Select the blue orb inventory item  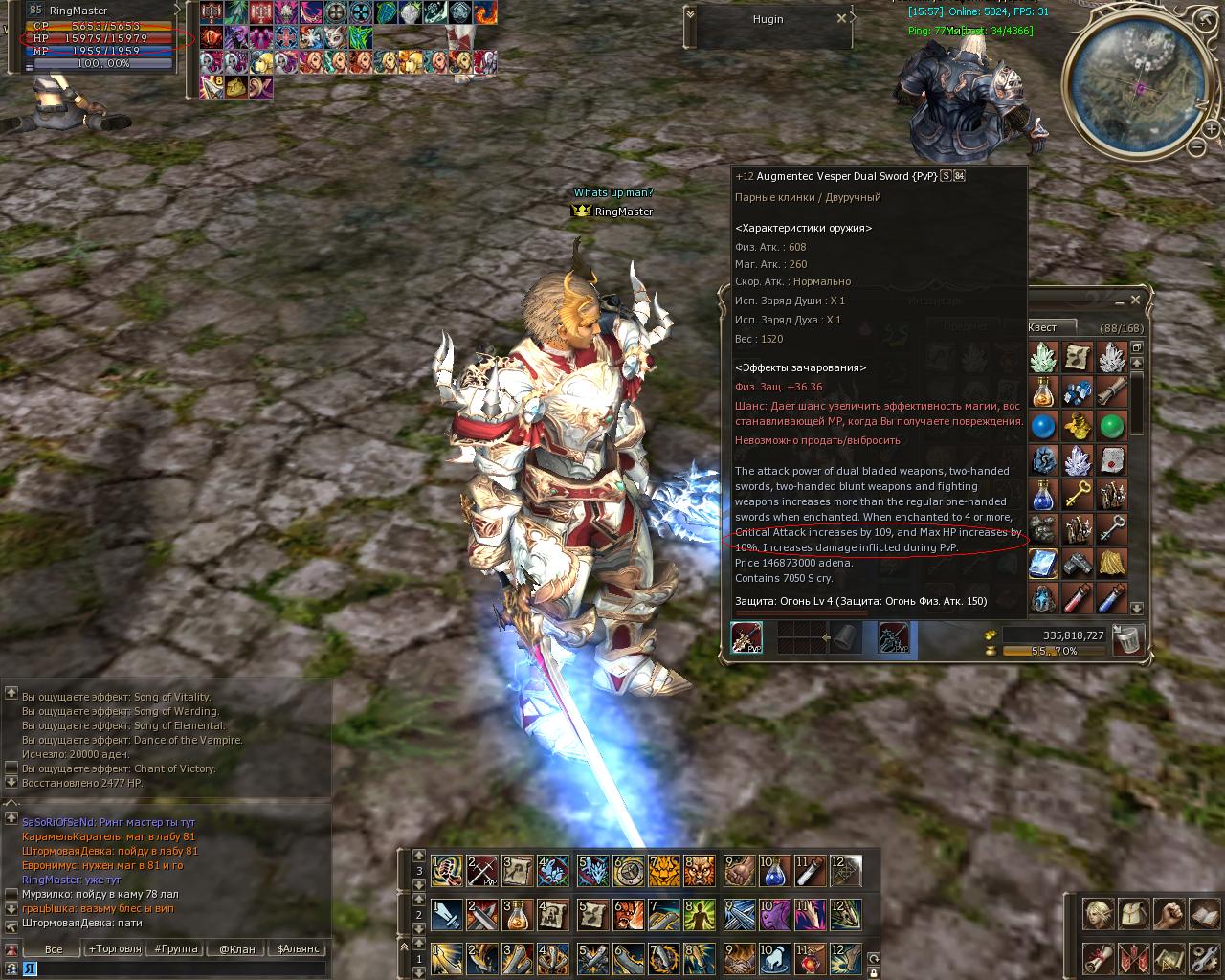pos(1043,425)
